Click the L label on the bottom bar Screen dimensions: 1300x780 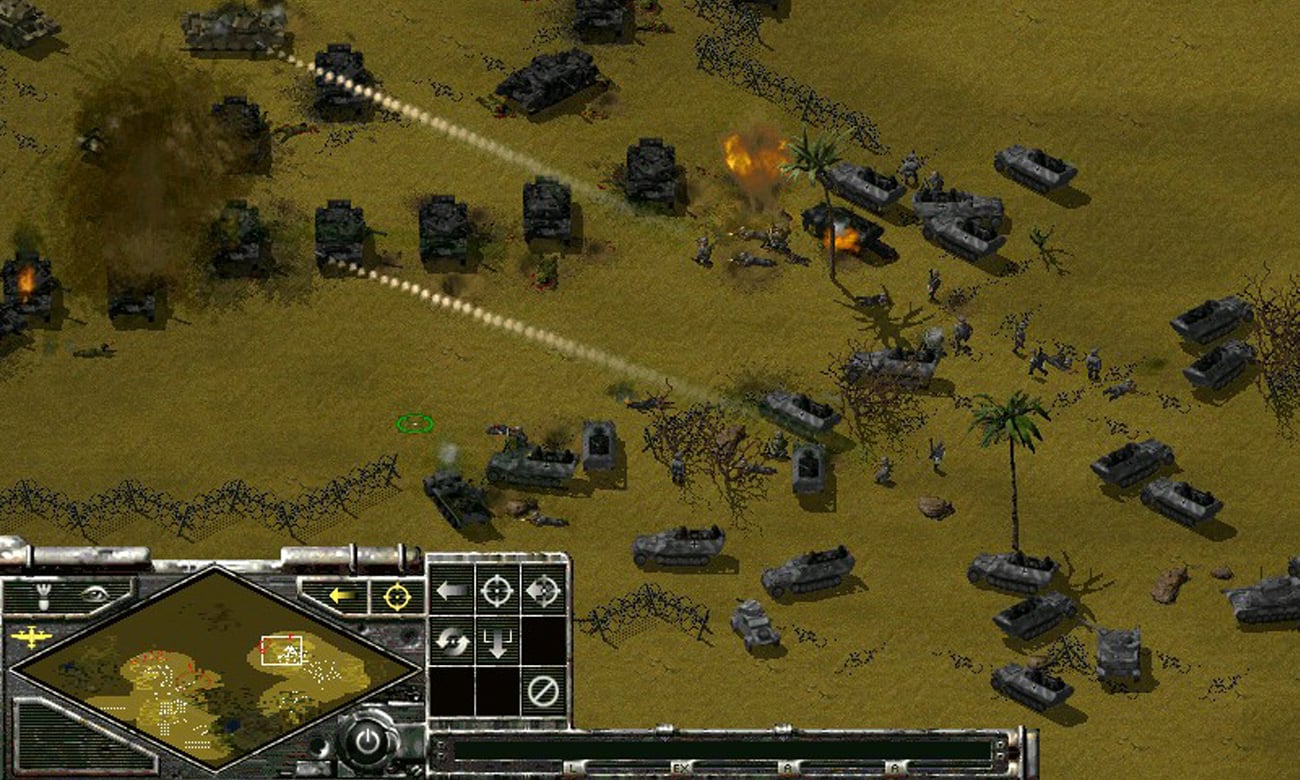tap(572, 765)
